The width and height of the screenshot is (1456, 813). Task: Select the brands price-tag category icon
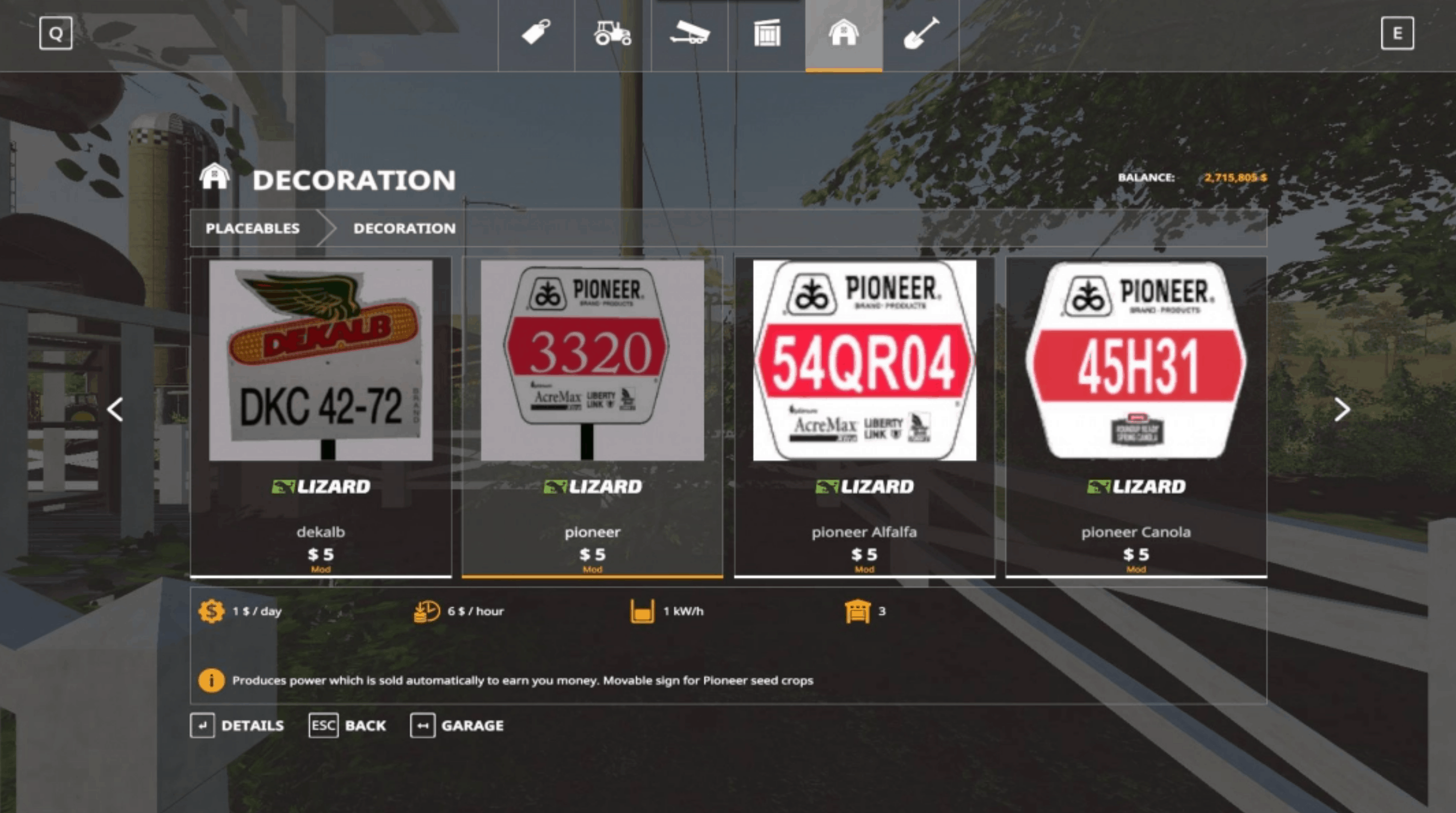536,34
